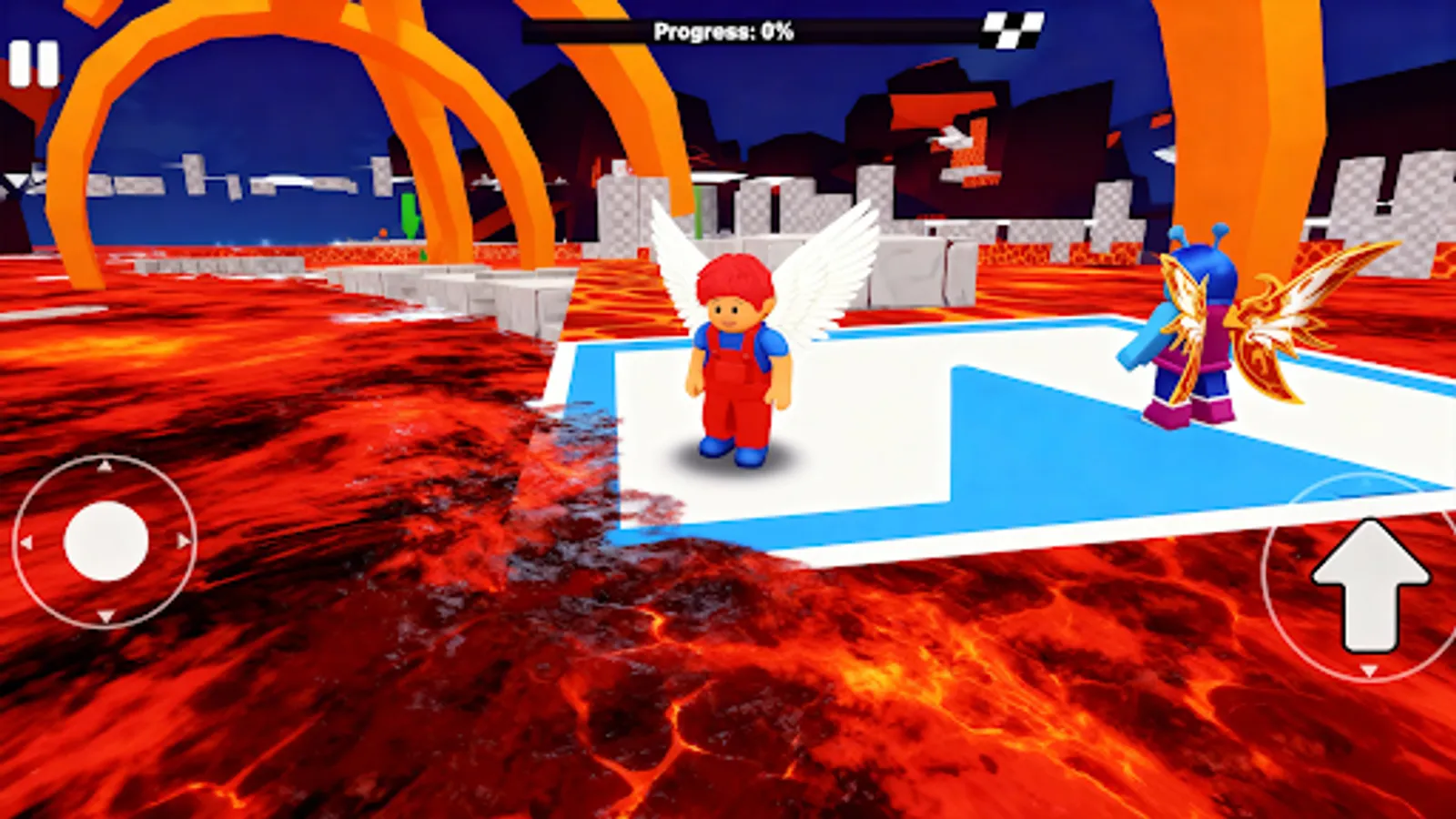Tap the down arrow on the movement joystick
Viewport: 1456px width, 819px height.
click(104, 617)
